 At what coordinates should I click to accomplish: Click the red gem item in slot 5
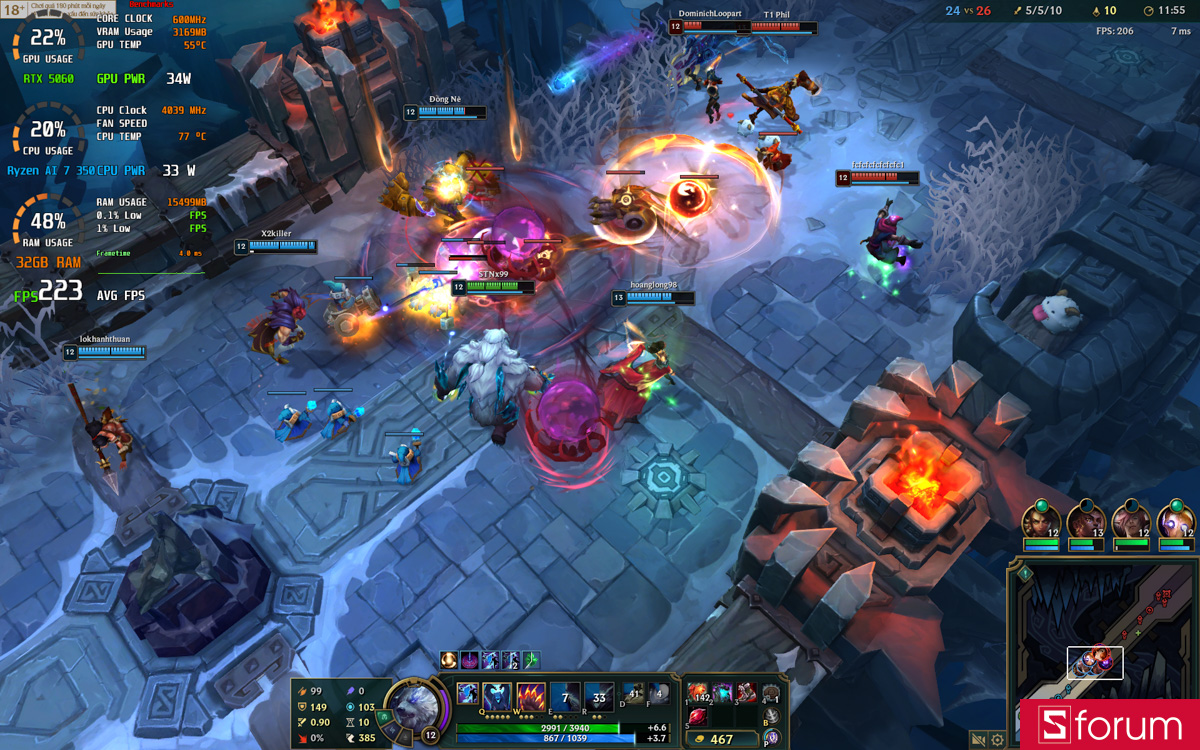click(698, 716)
